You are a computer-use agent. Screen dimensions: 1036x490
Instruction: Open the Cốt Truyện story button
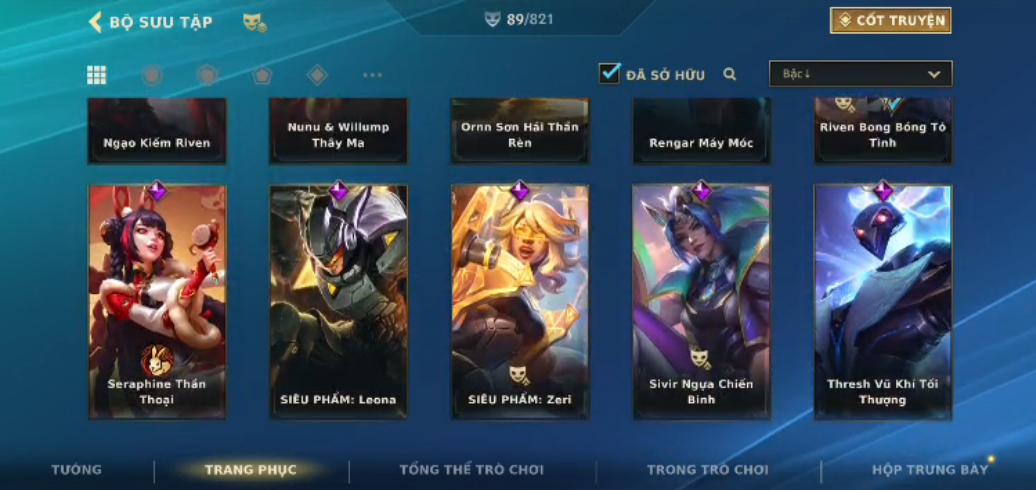point(890,21)
